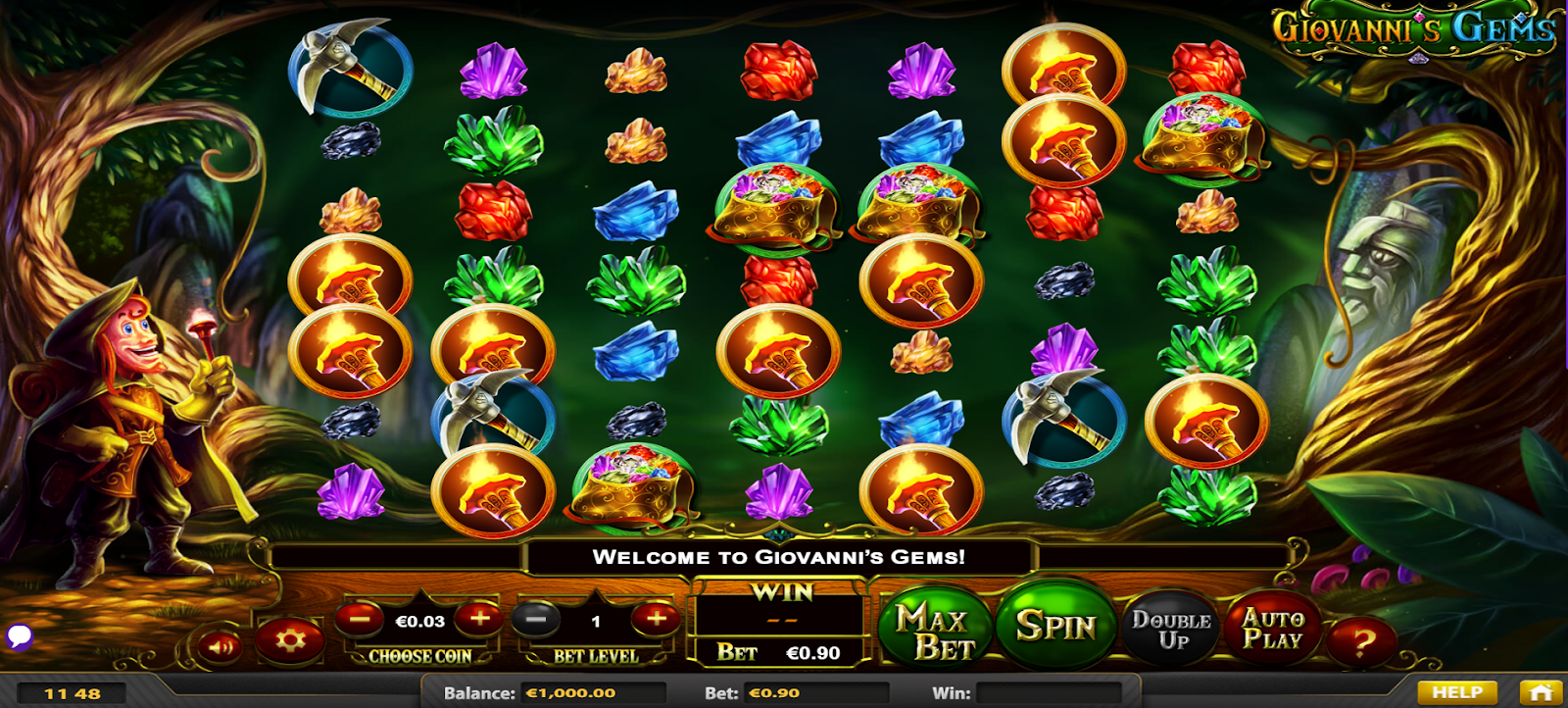Toggle the sound speaker button
1568x708 pixels.
click(221, 646)
